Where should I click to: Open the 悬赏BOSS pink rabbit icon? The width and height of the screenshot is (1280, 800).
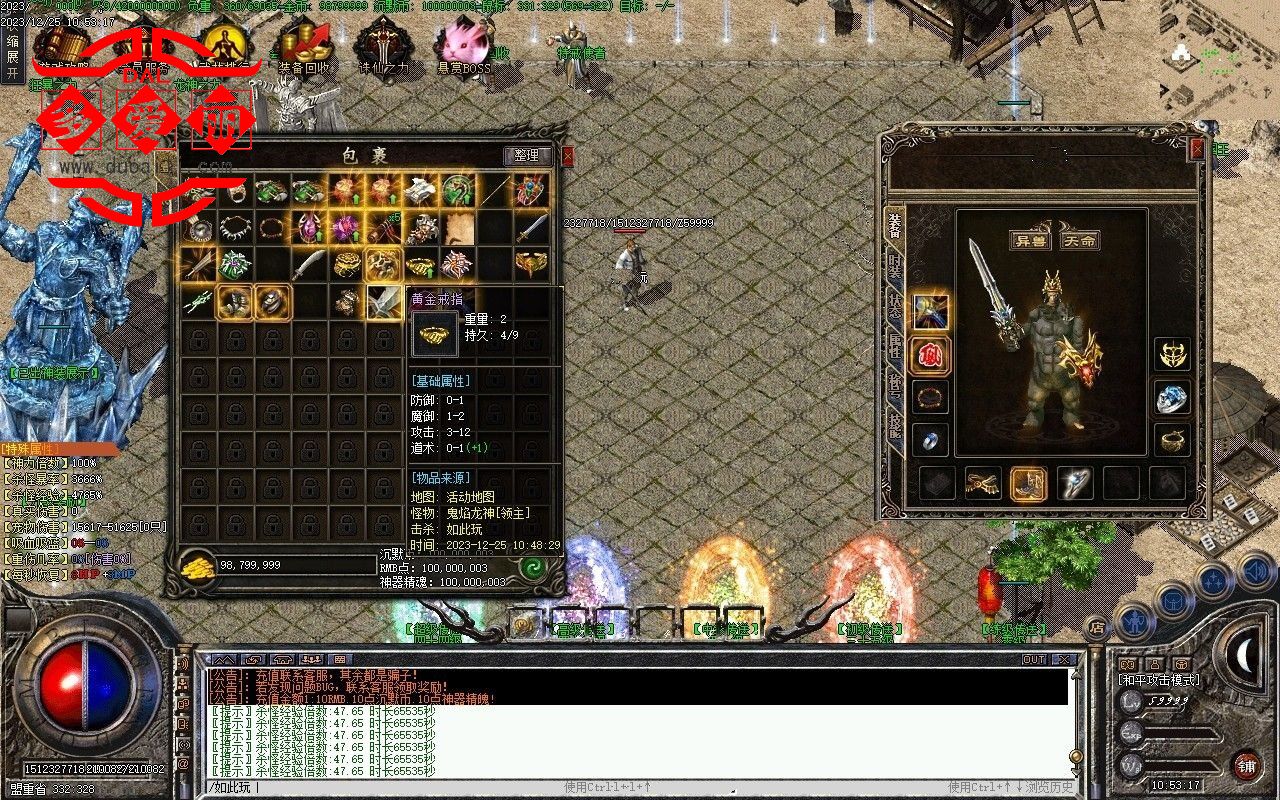(x=460, y=48)
